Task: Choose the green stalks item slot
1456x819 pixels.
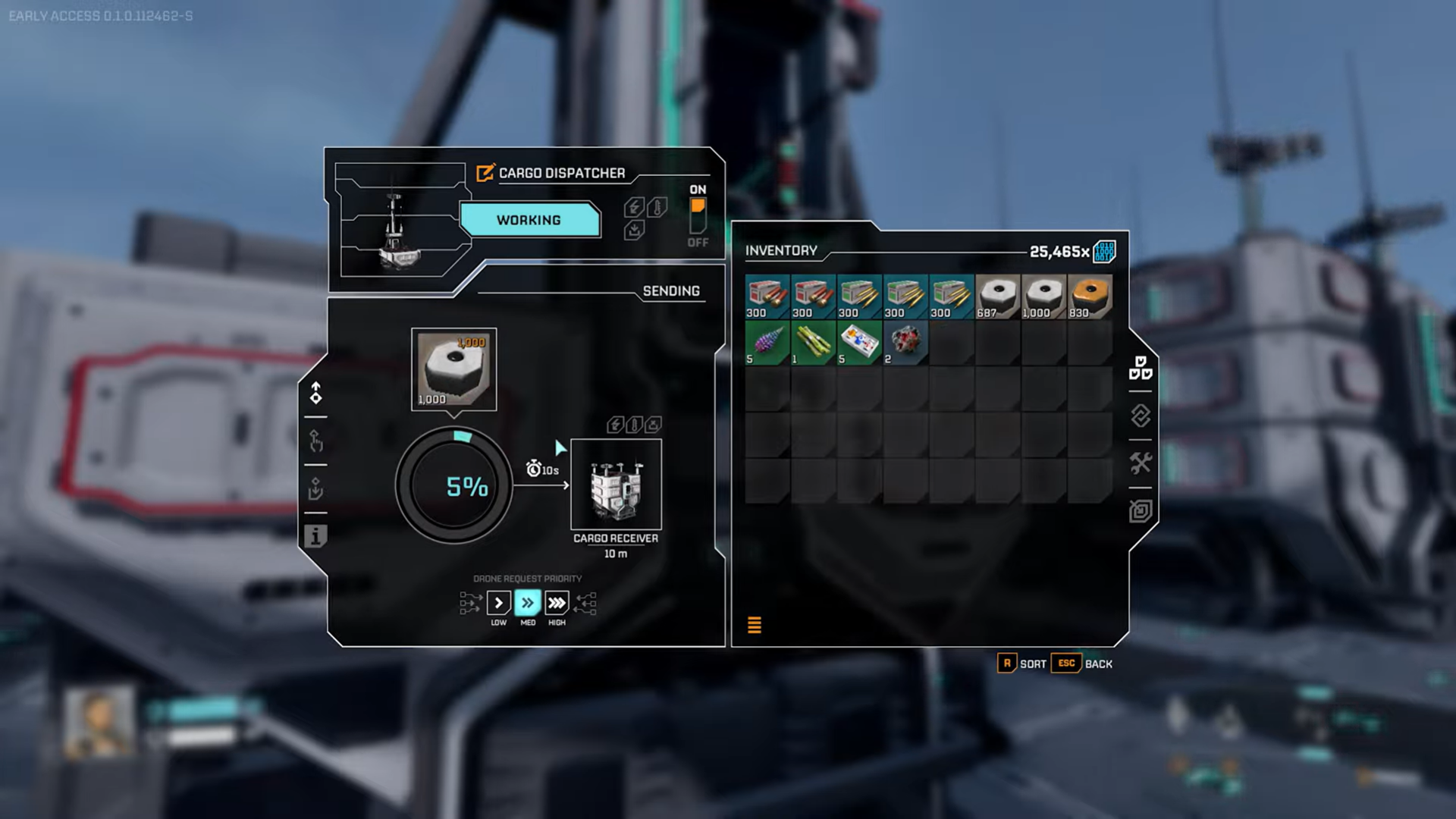Action: point(813,343)
